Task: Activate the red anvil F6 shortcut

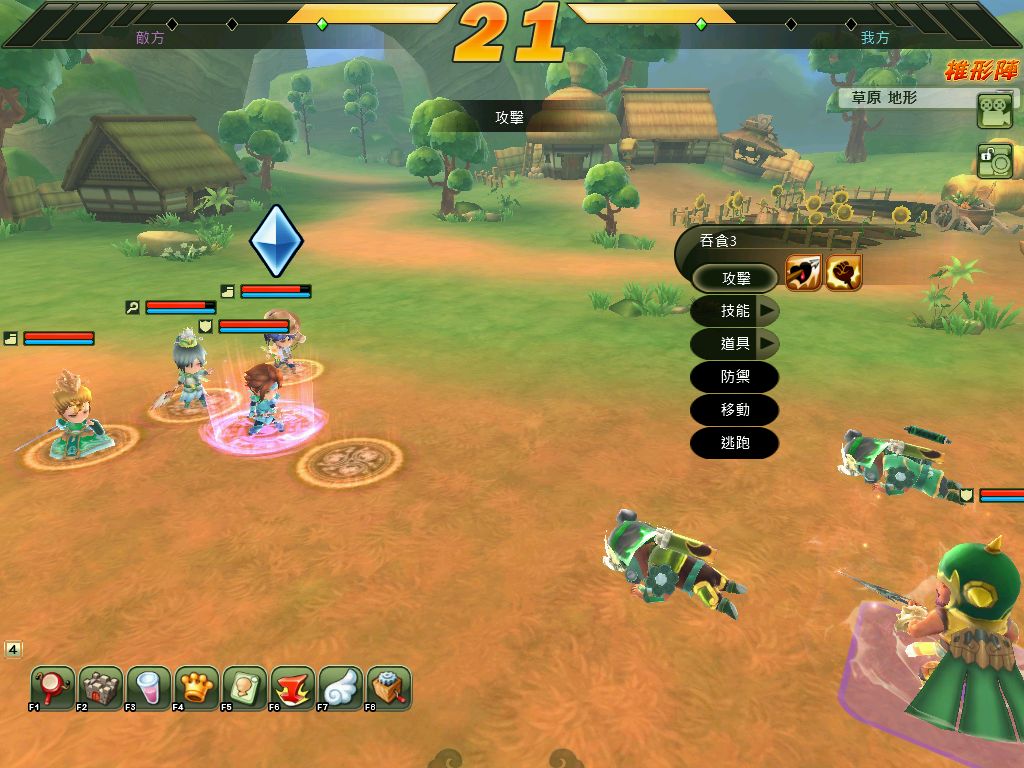Action: point(293,688)
